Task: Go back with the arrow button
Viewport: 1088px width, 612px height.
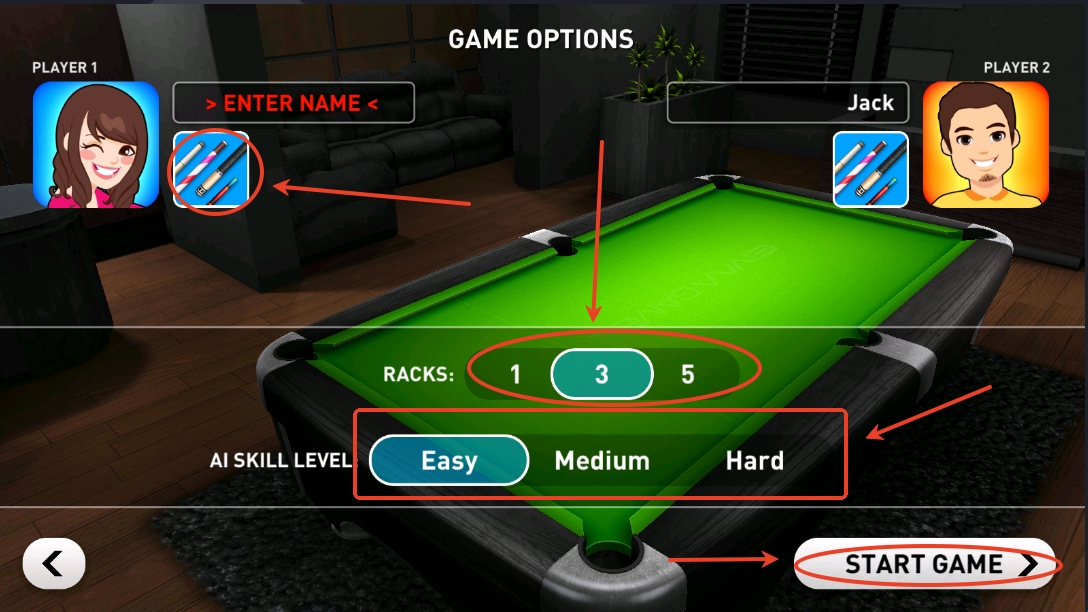Action: click(54, 565)
